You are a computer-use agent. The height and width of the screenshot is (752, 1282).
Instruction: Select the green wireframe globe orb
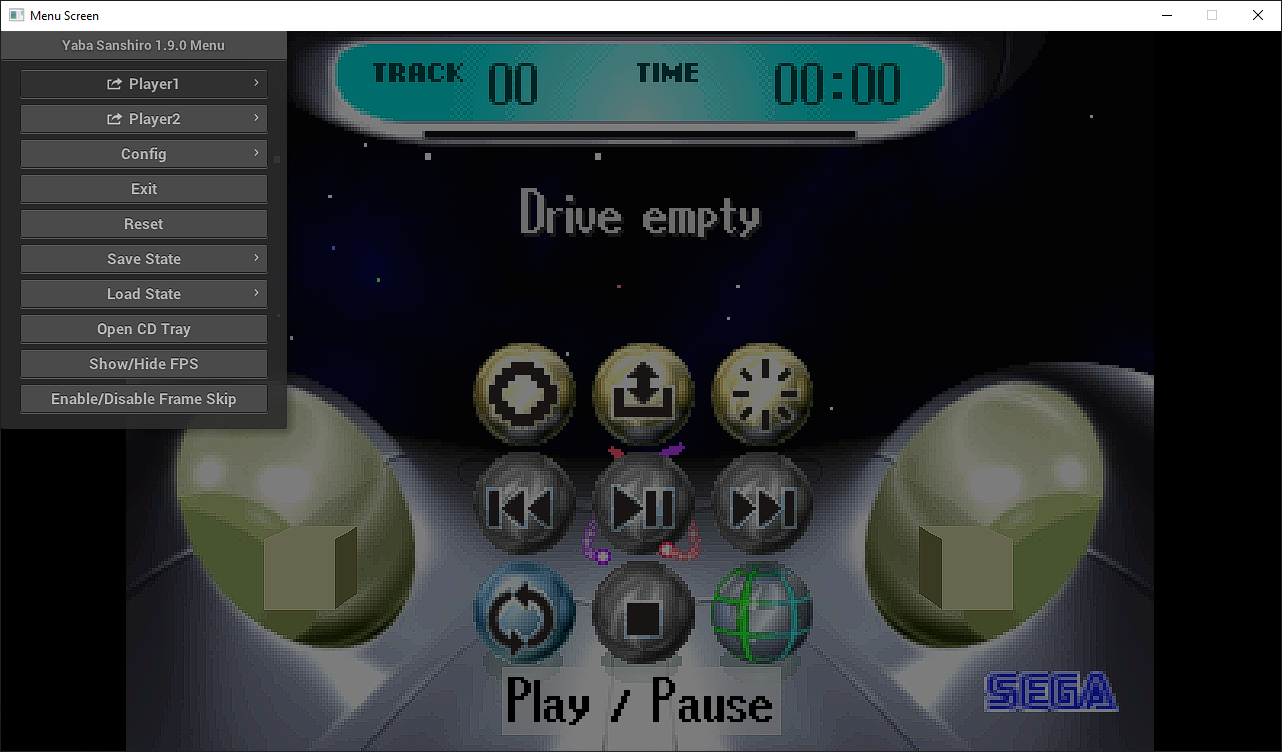click(x=762, y=613)
